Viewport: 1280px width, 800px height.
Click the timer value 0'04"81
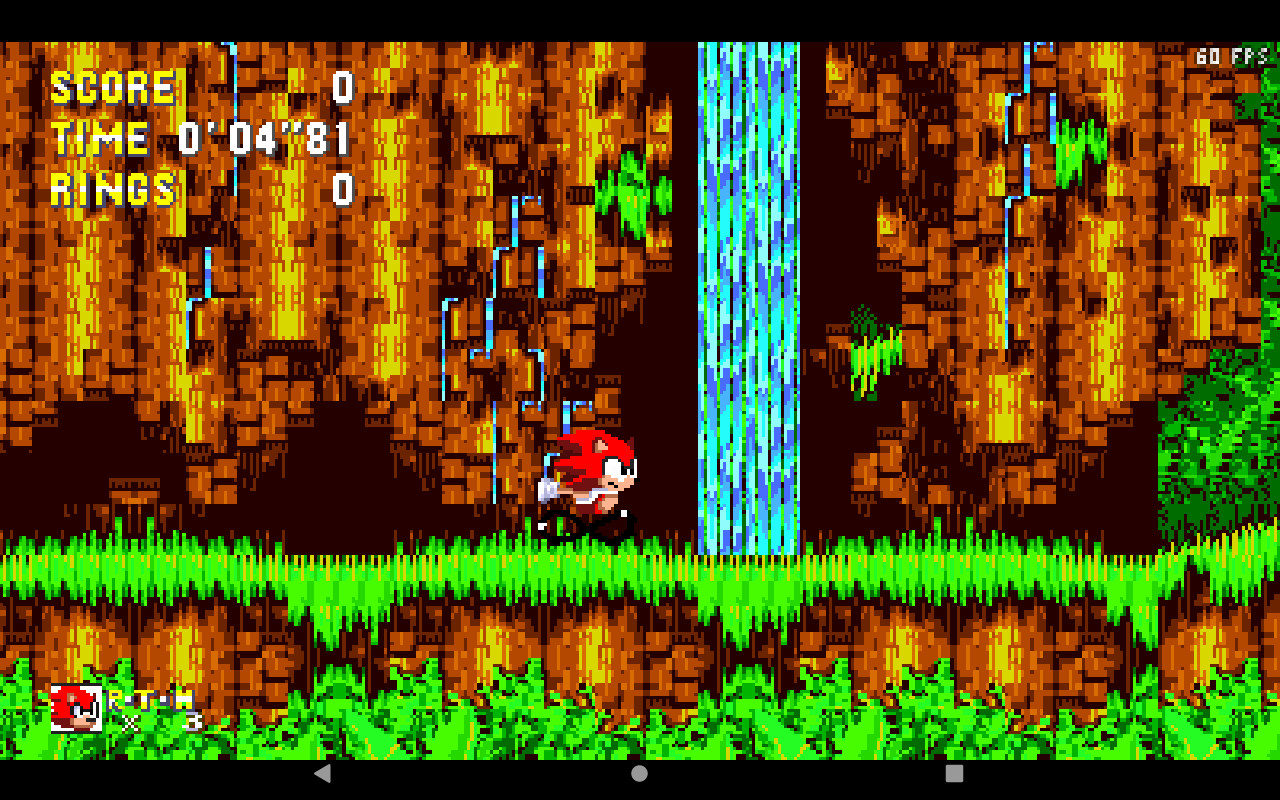(x=262, y=139)
